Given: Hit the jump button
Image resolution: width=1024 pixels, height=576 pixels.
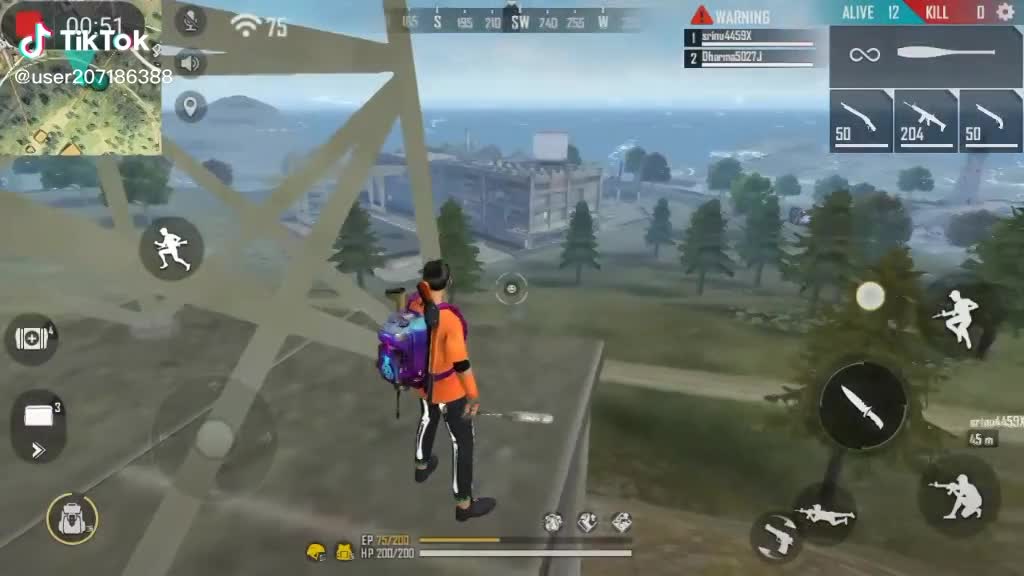Looking at the screenshot, I should coord(958,318).
